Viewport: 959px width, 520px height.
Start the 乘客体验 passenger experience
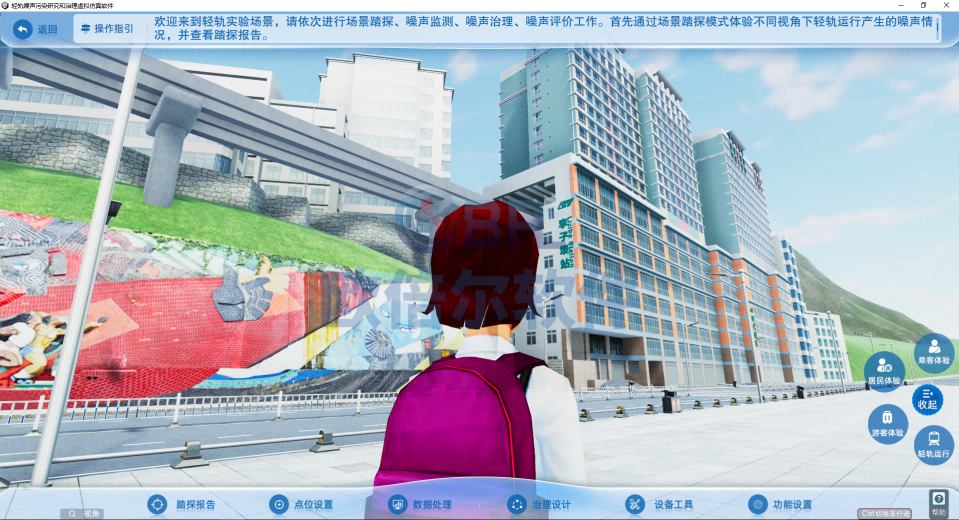(x=934, y=352)
